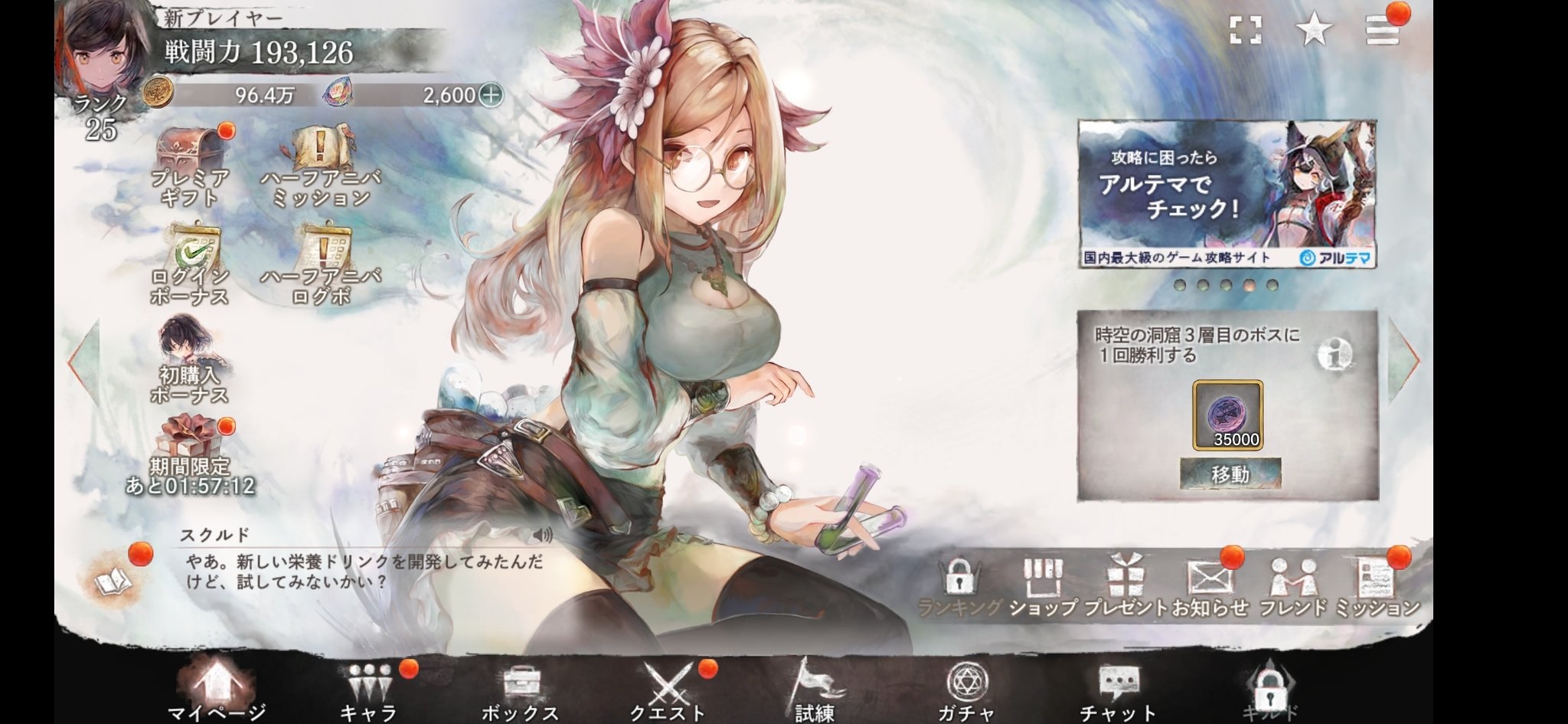Open the プレゼント box
The height and width of the screenshot is (724, 1568).
1125,587
